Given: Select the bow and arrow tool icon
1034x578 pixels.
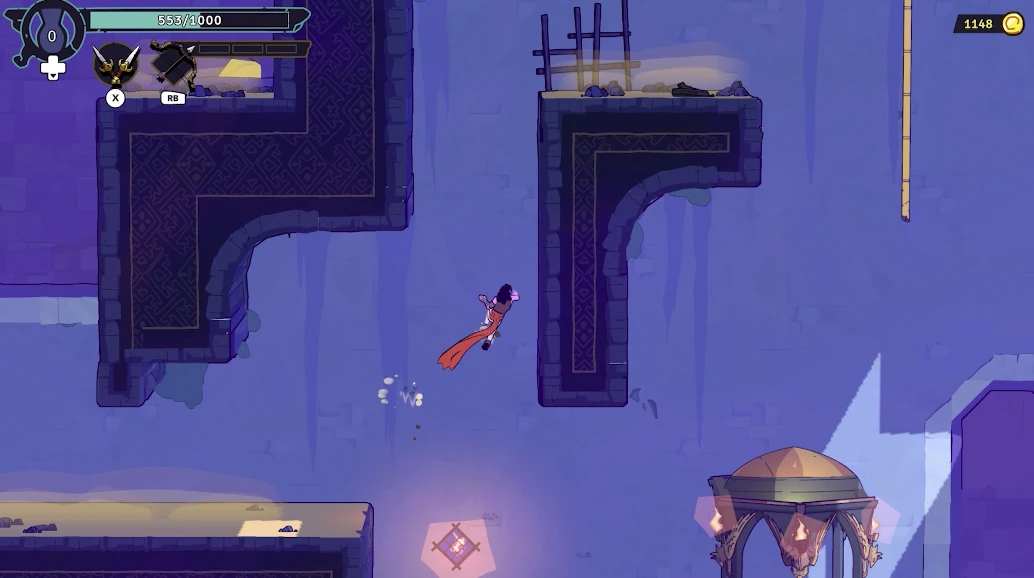Looking at the screenshot, I should click(173, 63).
